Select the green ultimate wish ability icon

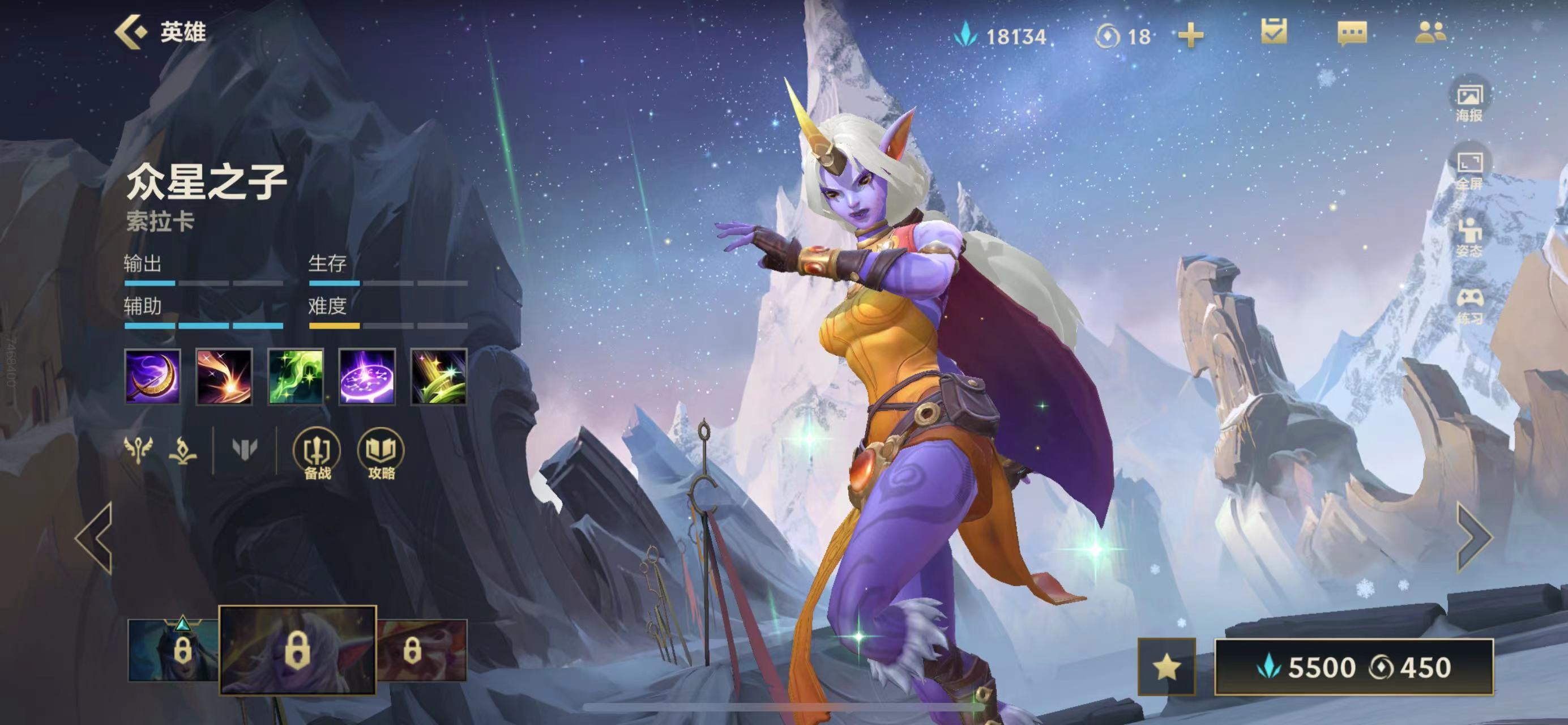(x=438, y=376)
